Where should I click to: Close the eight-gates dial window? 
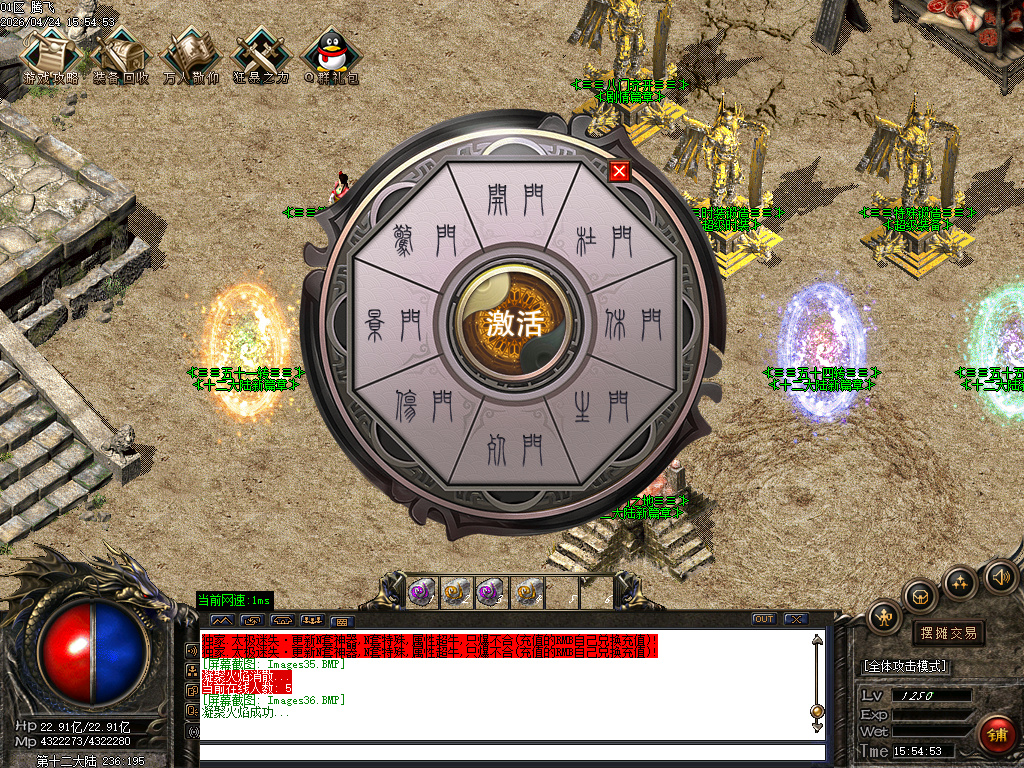tap(619, 171)
